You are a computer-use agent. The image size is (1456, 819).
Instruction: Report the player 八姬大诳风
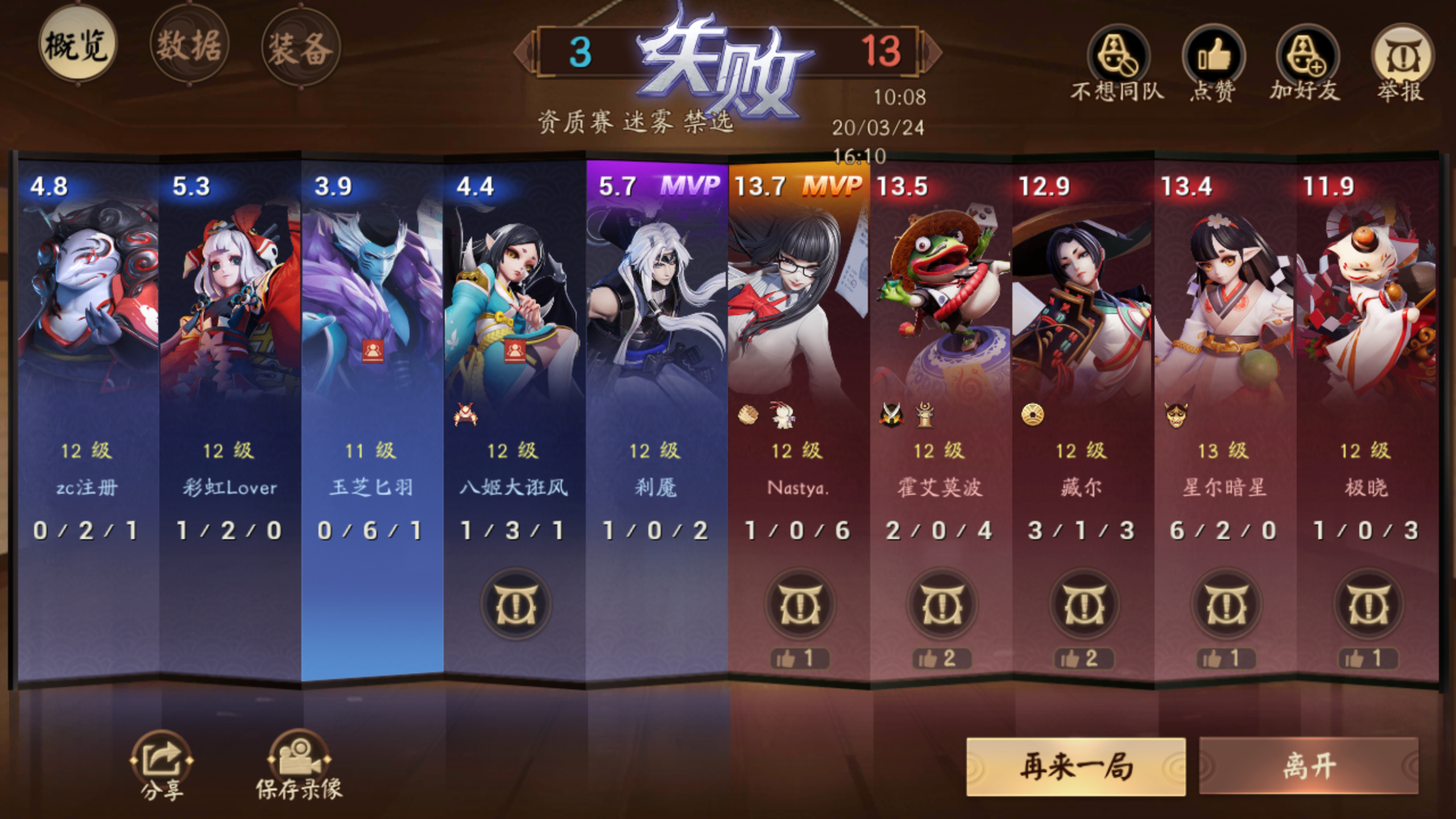pyautogui.click(x=515, y=605)
